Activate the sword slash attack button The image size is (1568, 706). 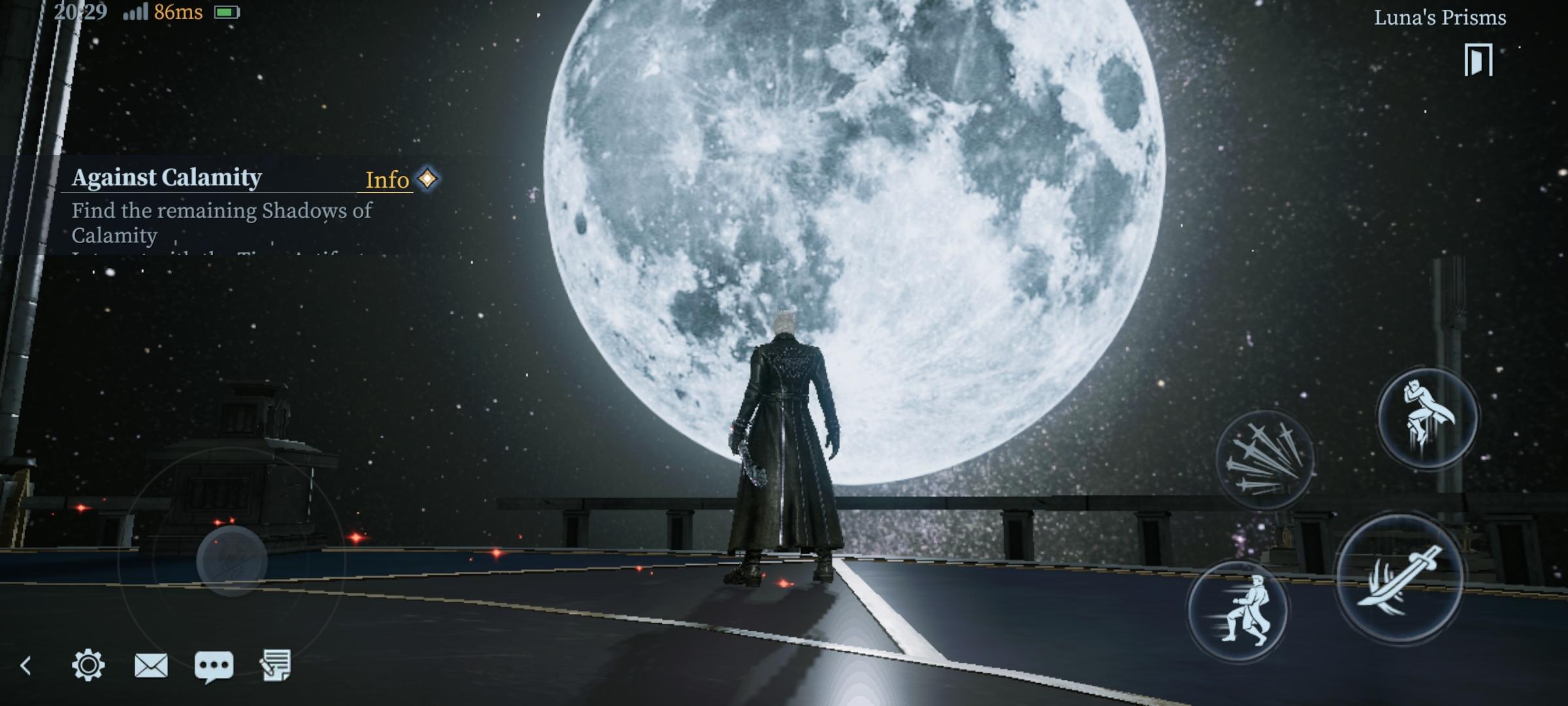[x=1399, y=579]
